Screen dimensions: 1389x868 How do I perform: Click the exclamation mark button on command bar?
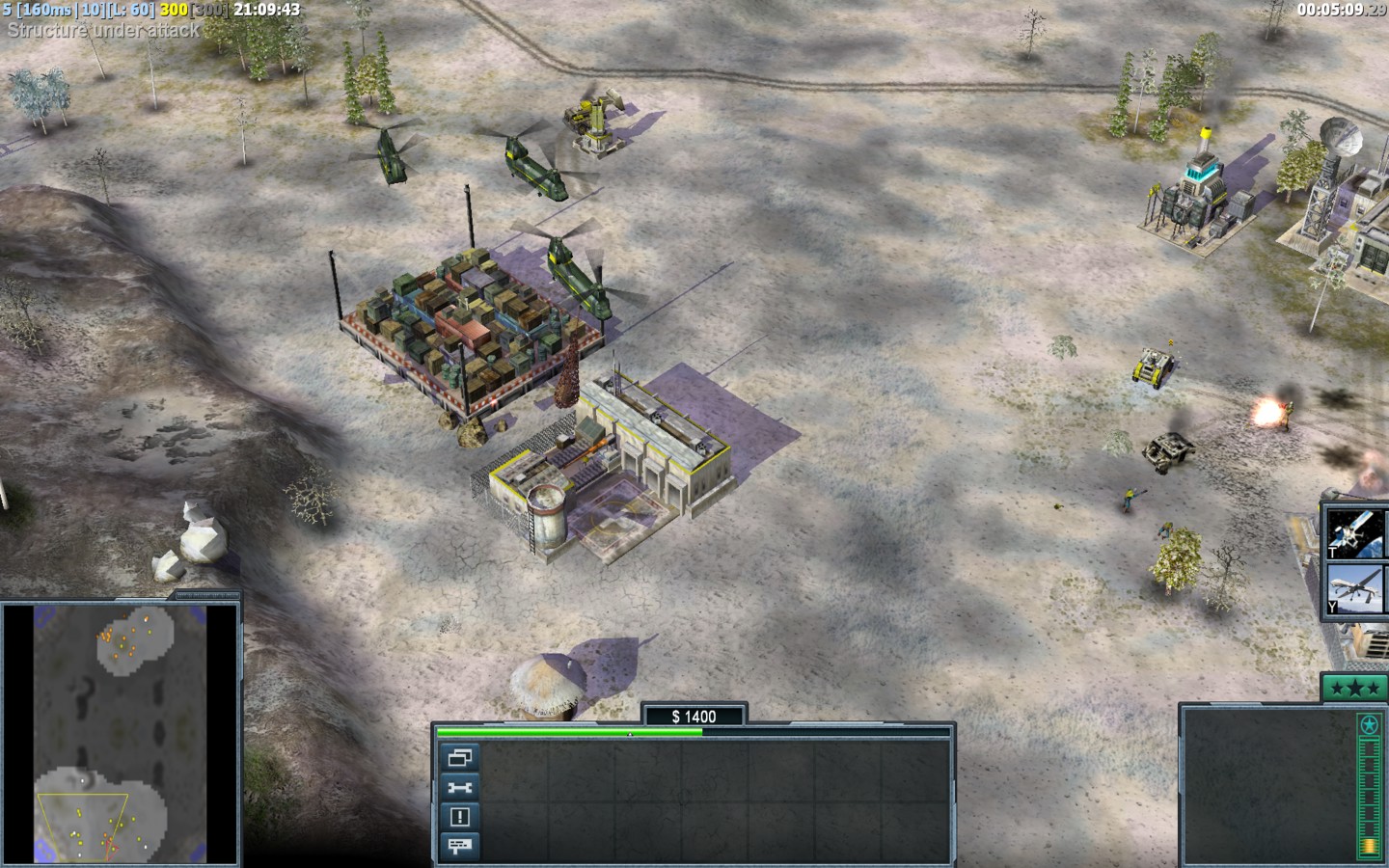coord(459,817)
